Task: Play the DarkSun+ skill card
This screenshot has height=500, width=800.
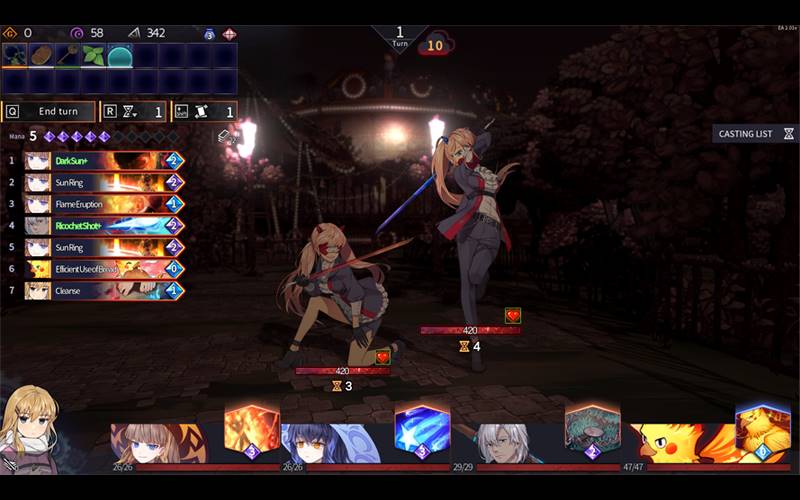Action: pos(104,161)
